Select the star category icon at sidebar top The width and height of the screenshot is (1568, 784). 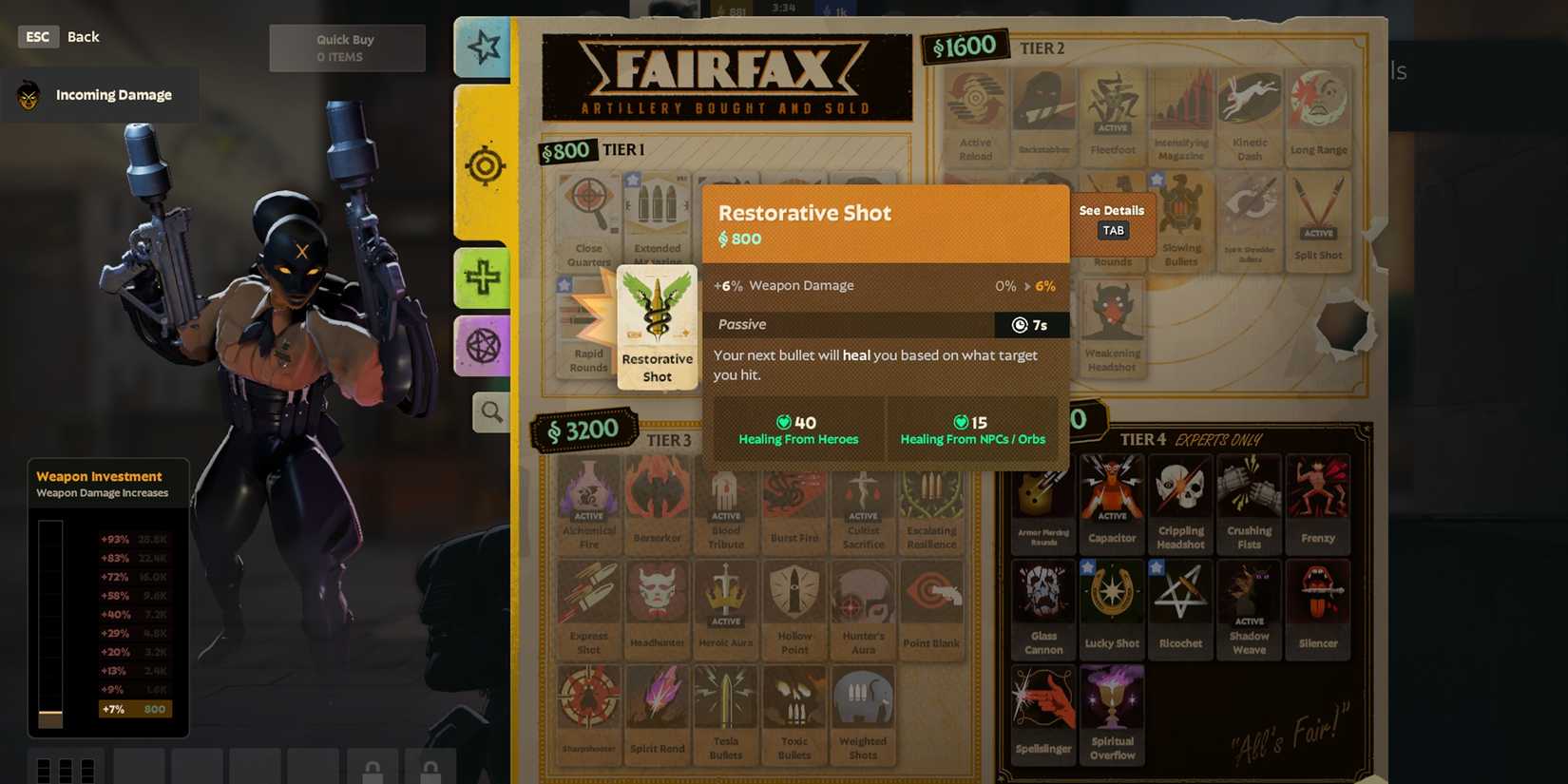click(x=483, y=48)
